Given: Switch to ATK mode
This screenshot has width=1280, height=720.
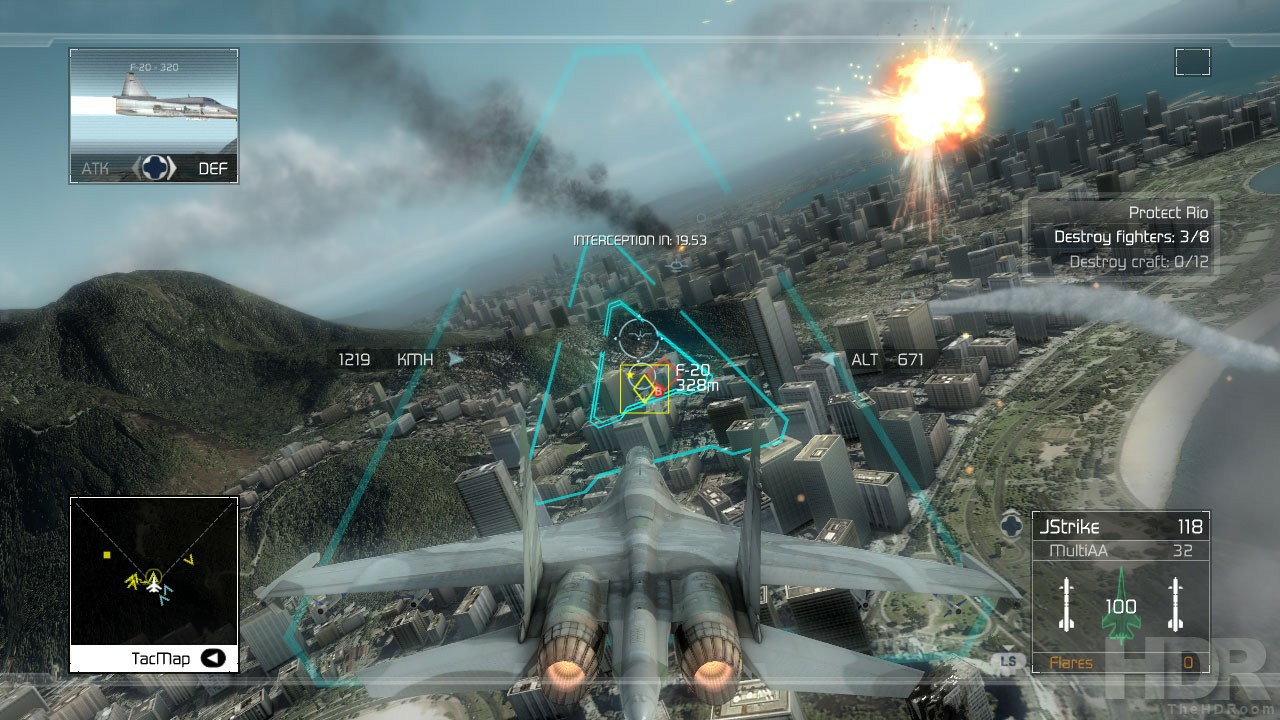Looking at the screenshot, I should click(x=94, y=168).
